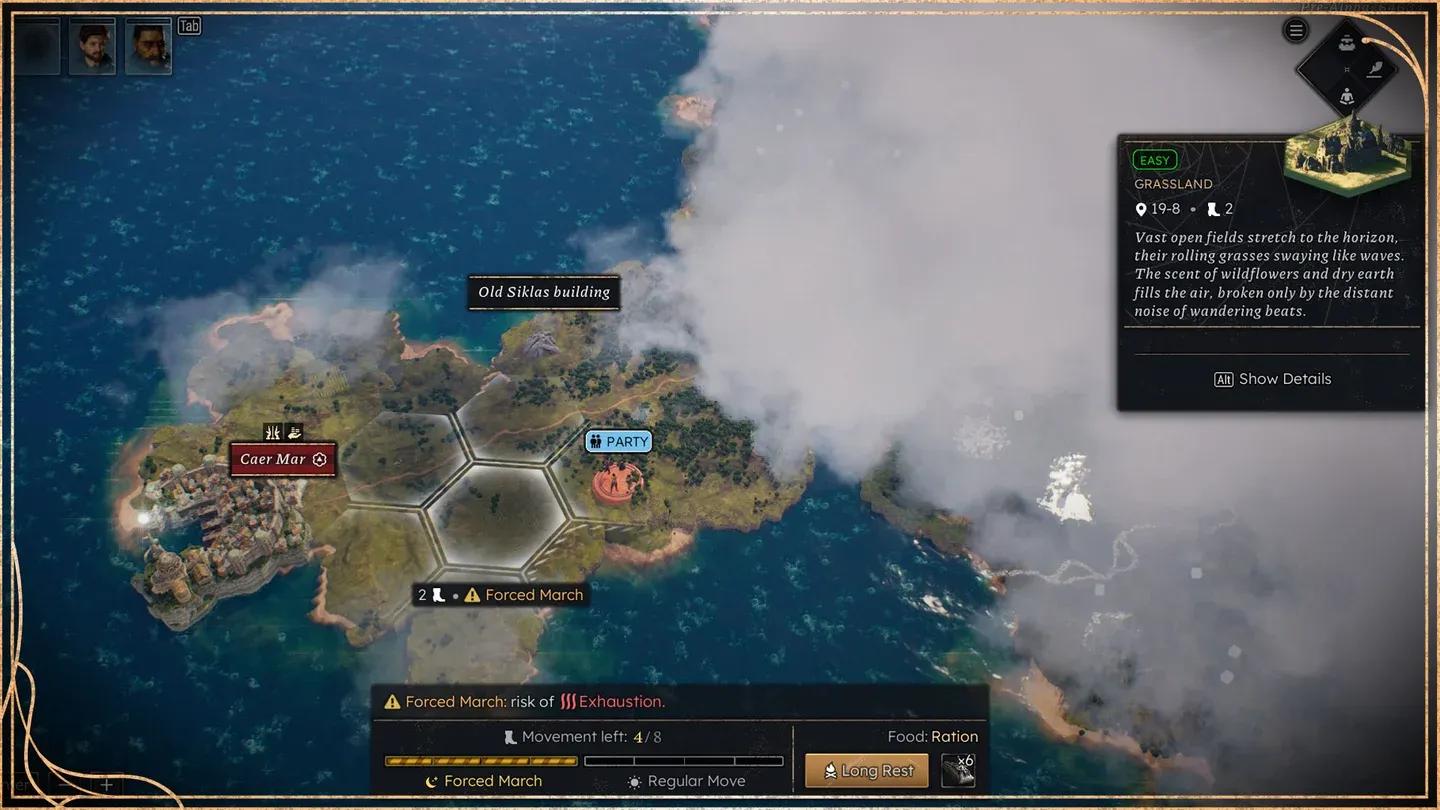
Task: Select the meditation rest icon on the diamond menu
Action: (x=1347, y=97)
